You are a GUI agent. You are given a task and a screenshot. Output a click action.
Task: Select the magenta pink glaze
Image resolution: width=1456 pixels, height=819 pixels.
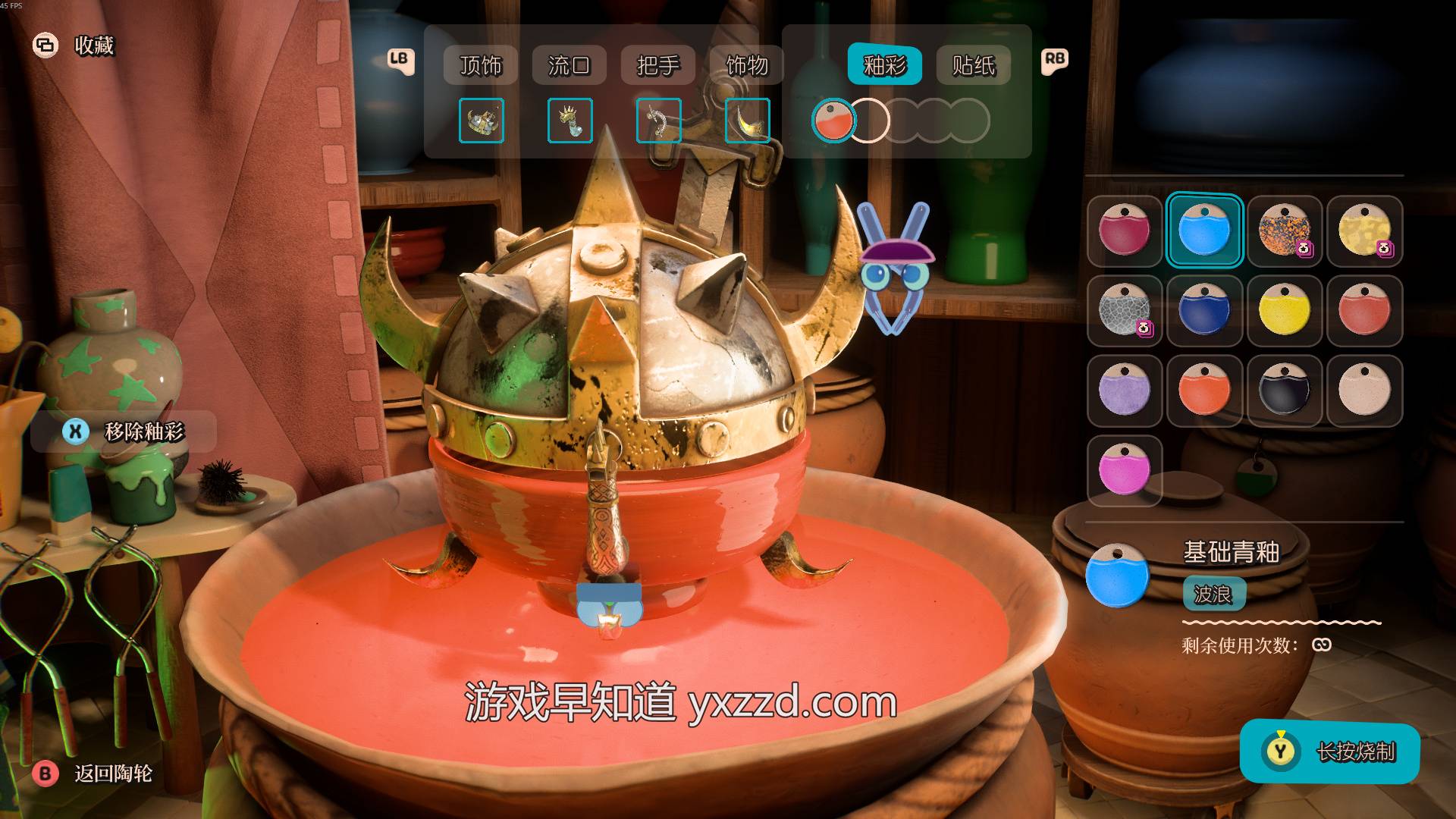coord(1124,470)
